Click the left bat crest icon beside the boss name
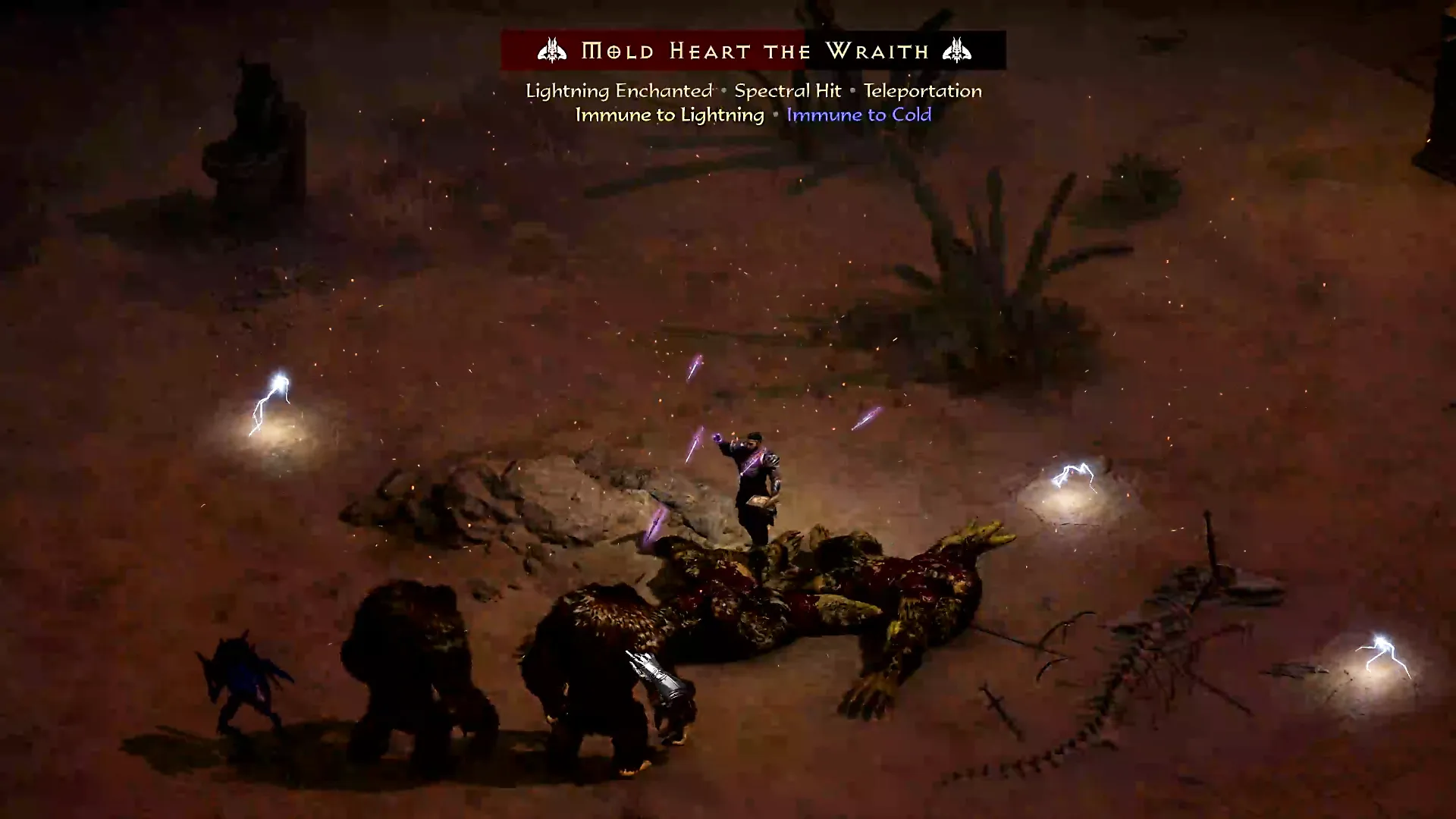Screen dimensions: 1456x819 click(553, 51)
